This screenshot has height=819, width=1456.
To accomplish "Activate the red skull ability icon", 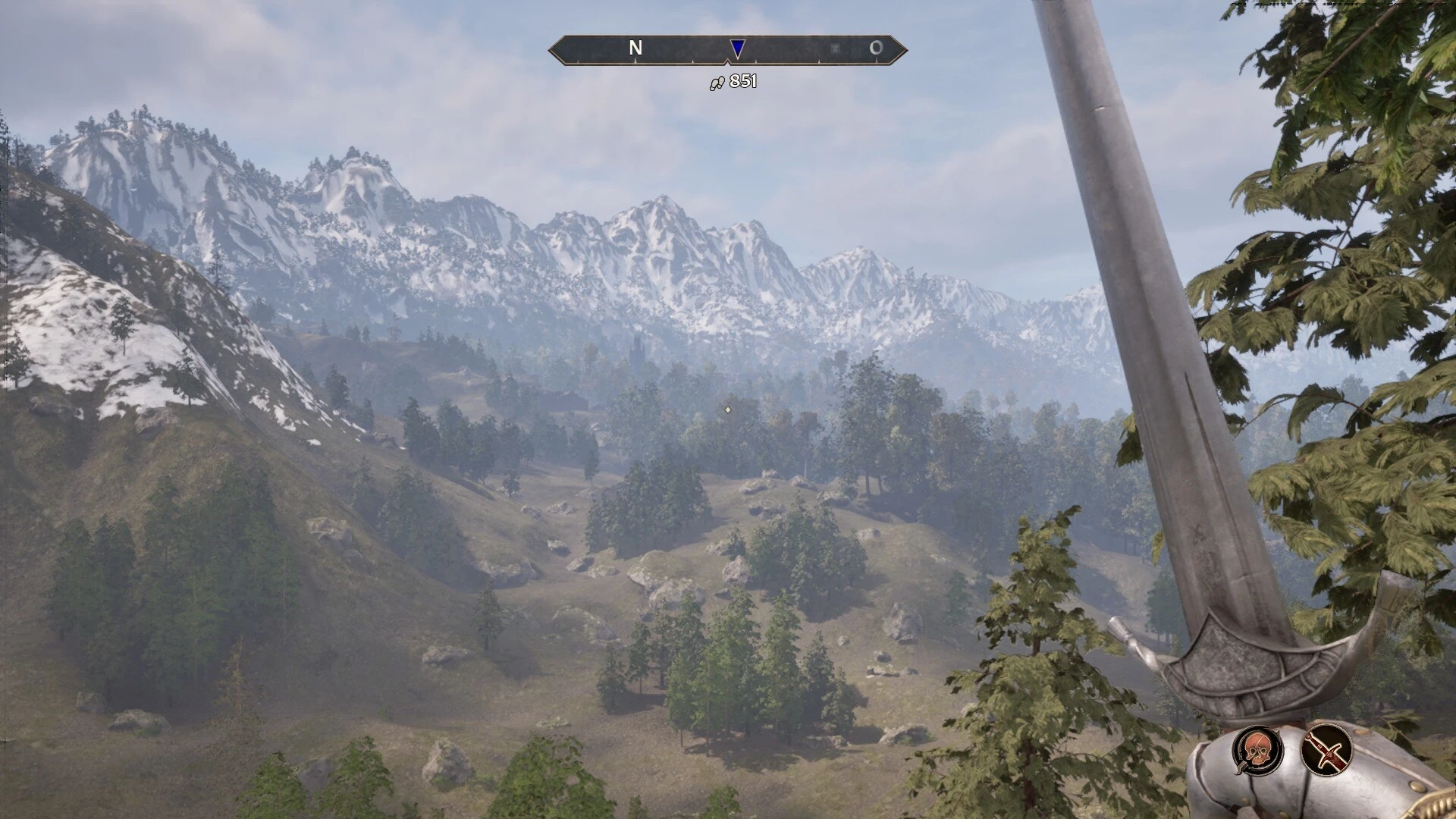I will (x=1257, y=749).
